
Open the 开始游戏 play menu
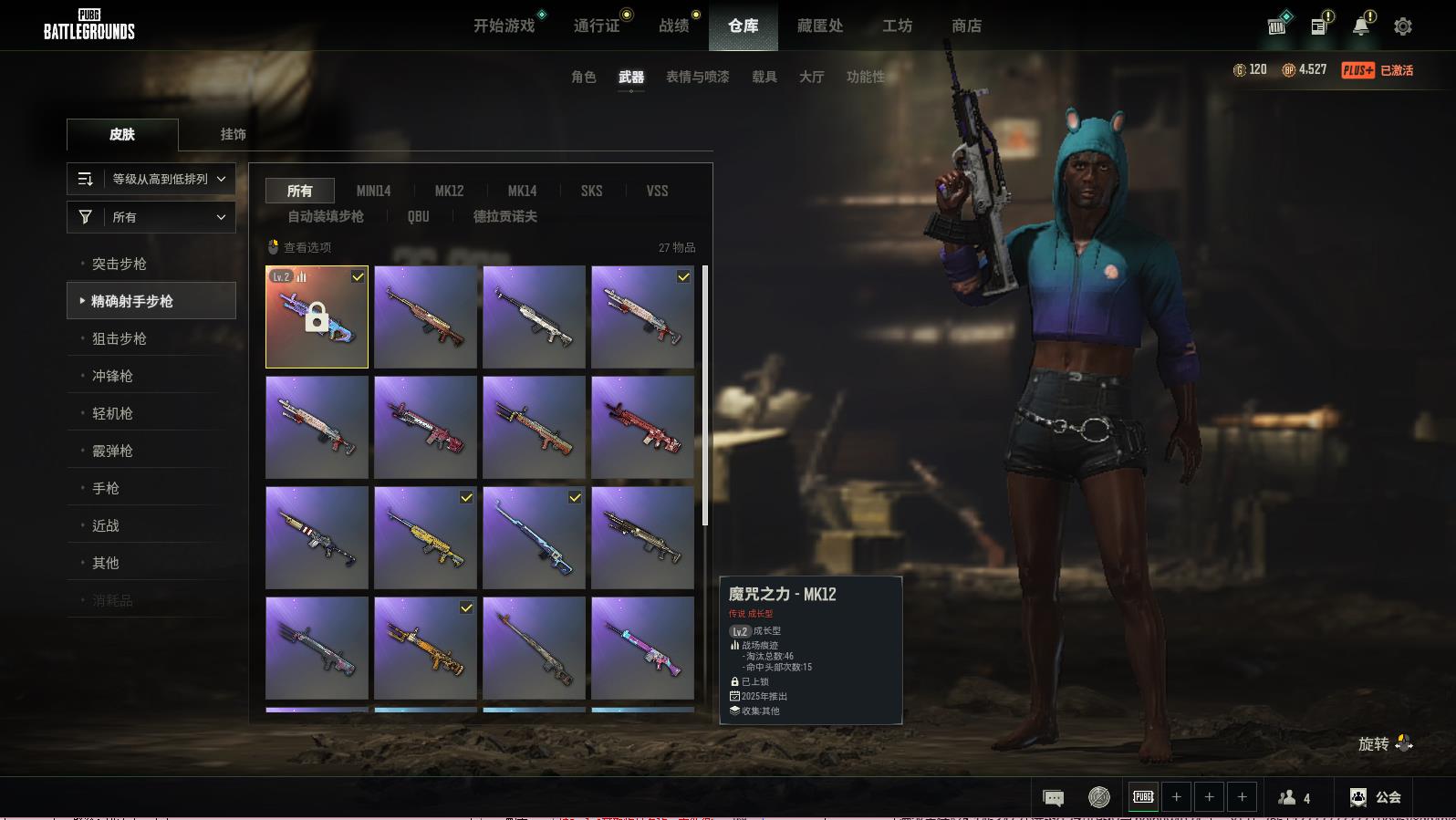504,26
